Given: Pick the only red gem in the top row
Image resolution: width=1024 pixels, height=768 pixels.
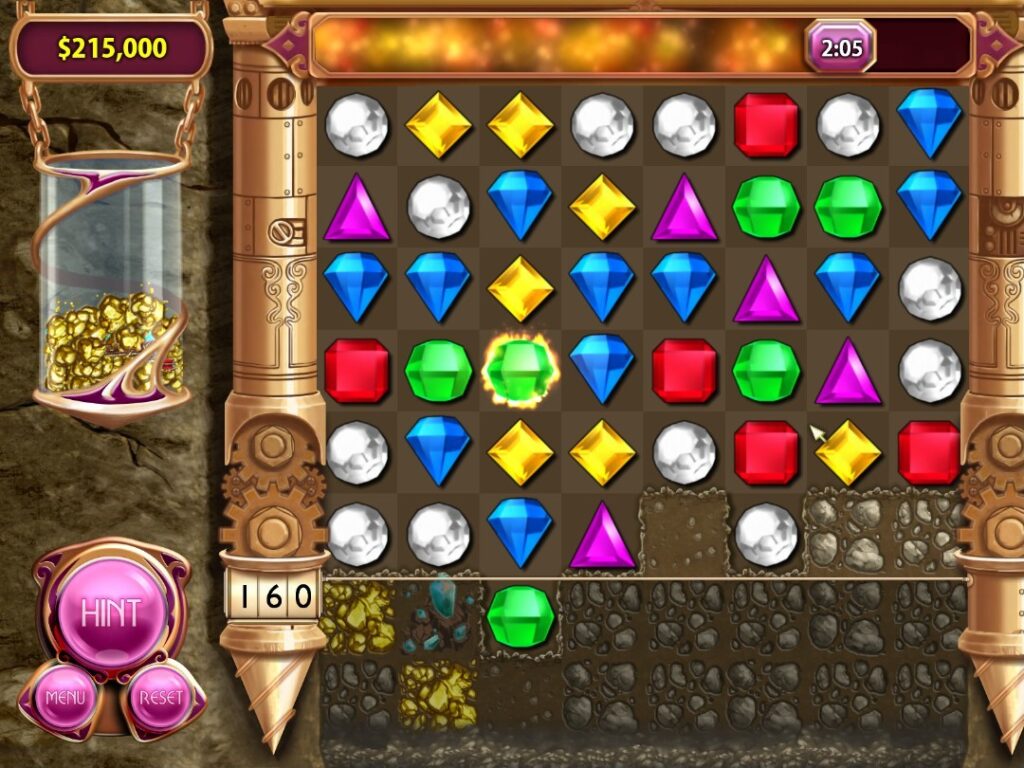Looking at the screenshot, I should click(x=766, y=125).
